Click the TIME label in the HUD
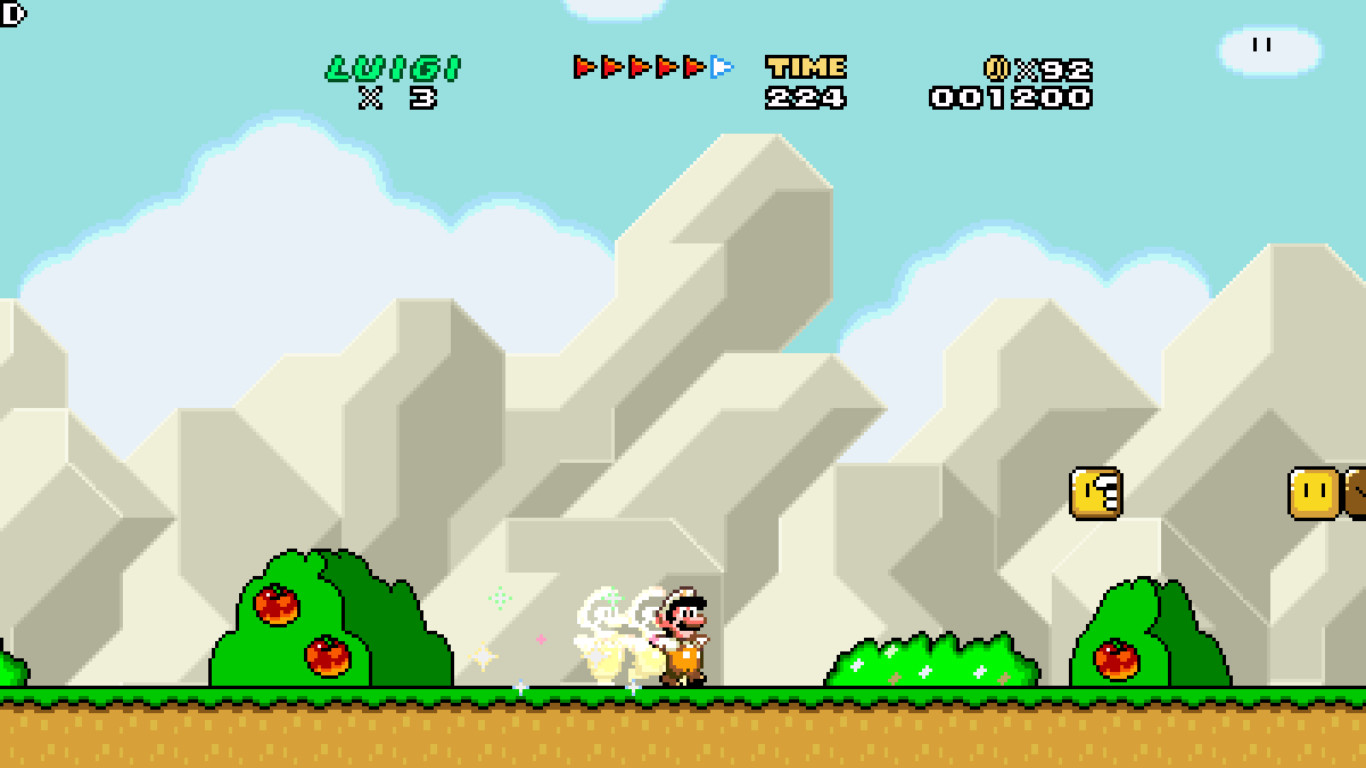1366x768 pixels. point(805,66)
